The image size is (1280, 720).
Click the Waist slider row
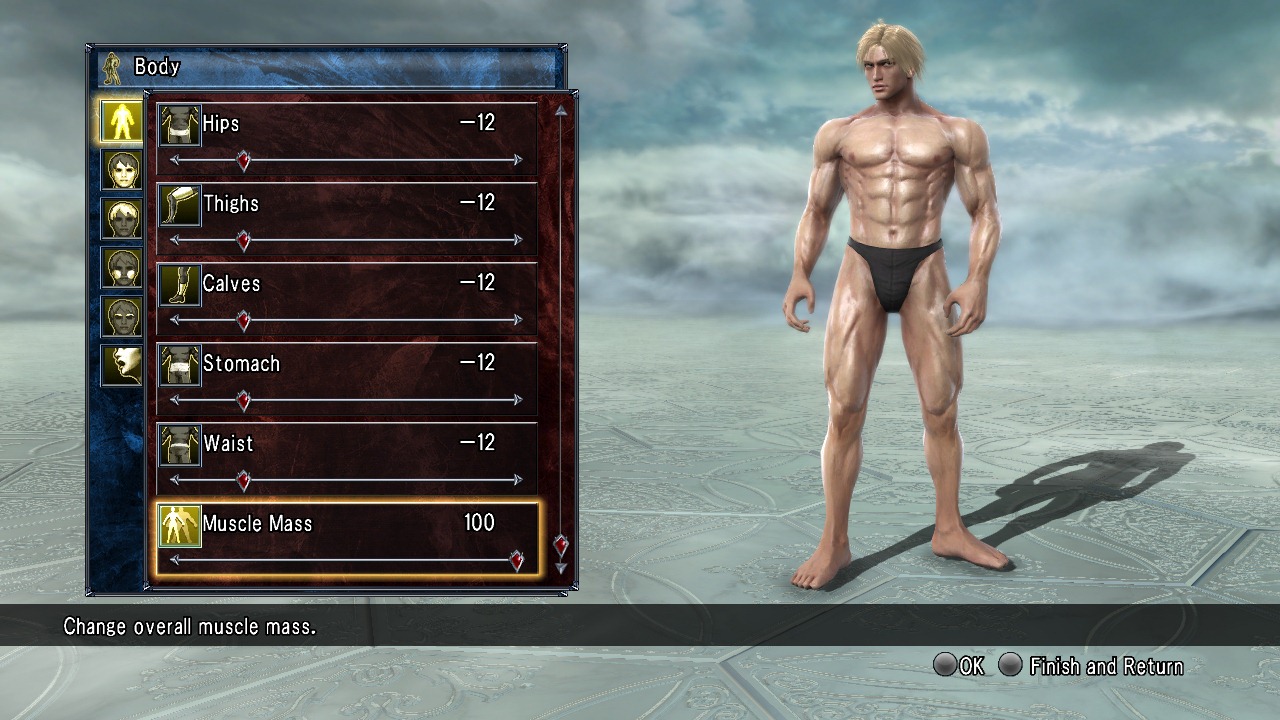[x=347, y=458]
